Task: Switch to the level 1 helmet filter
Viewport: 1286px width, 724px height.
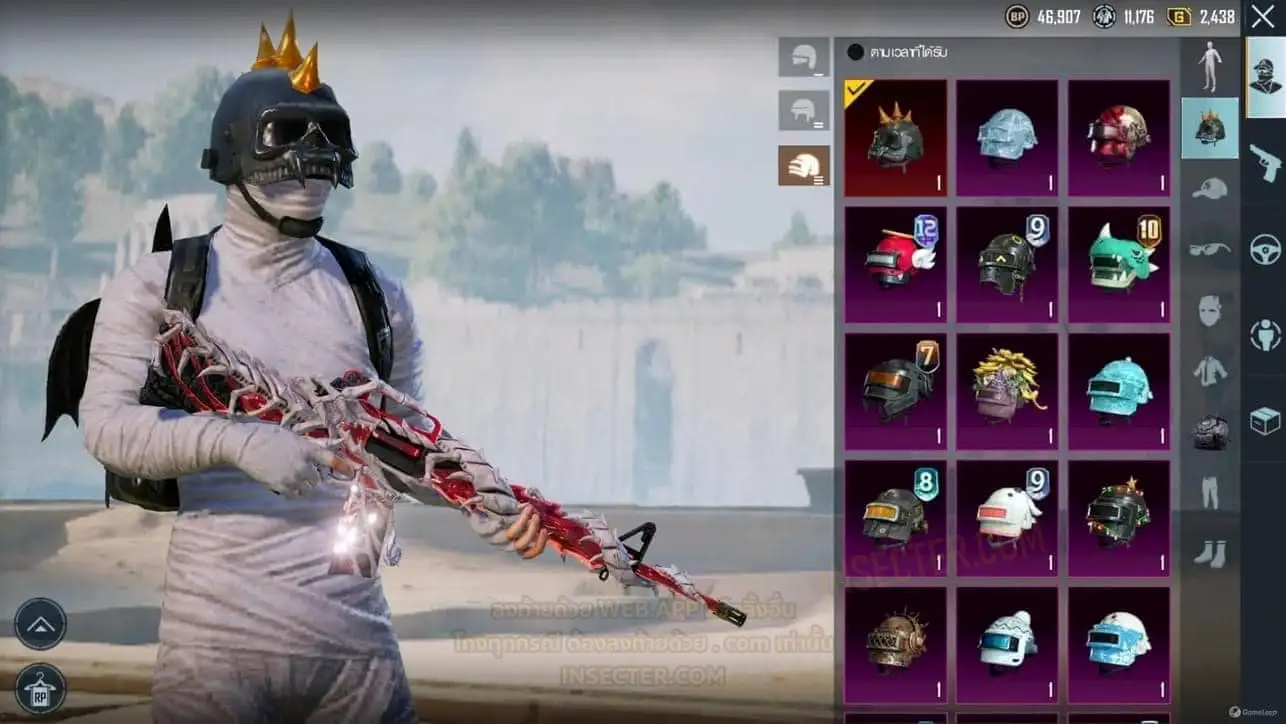Action: 804,58
